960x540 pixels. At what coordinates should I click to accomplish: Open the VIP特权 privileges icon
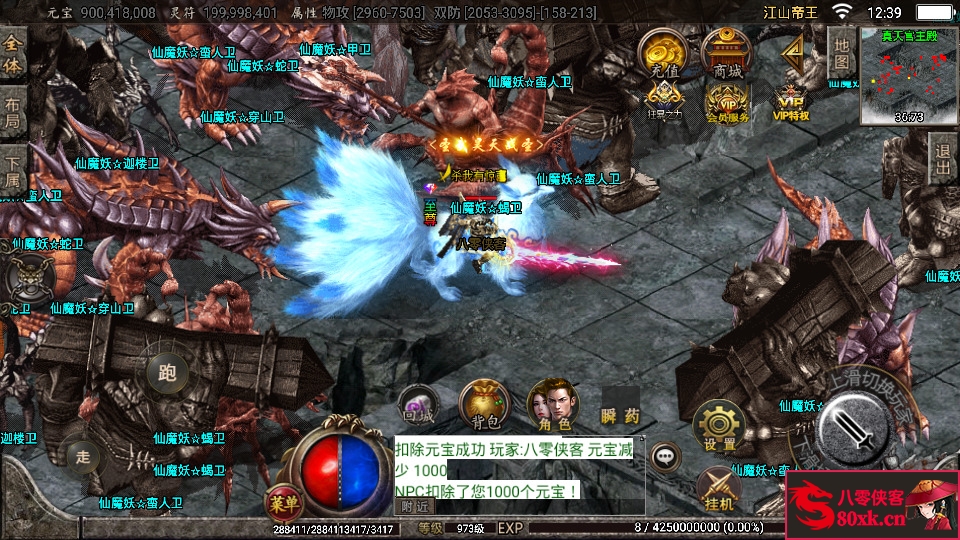[791, 102]
